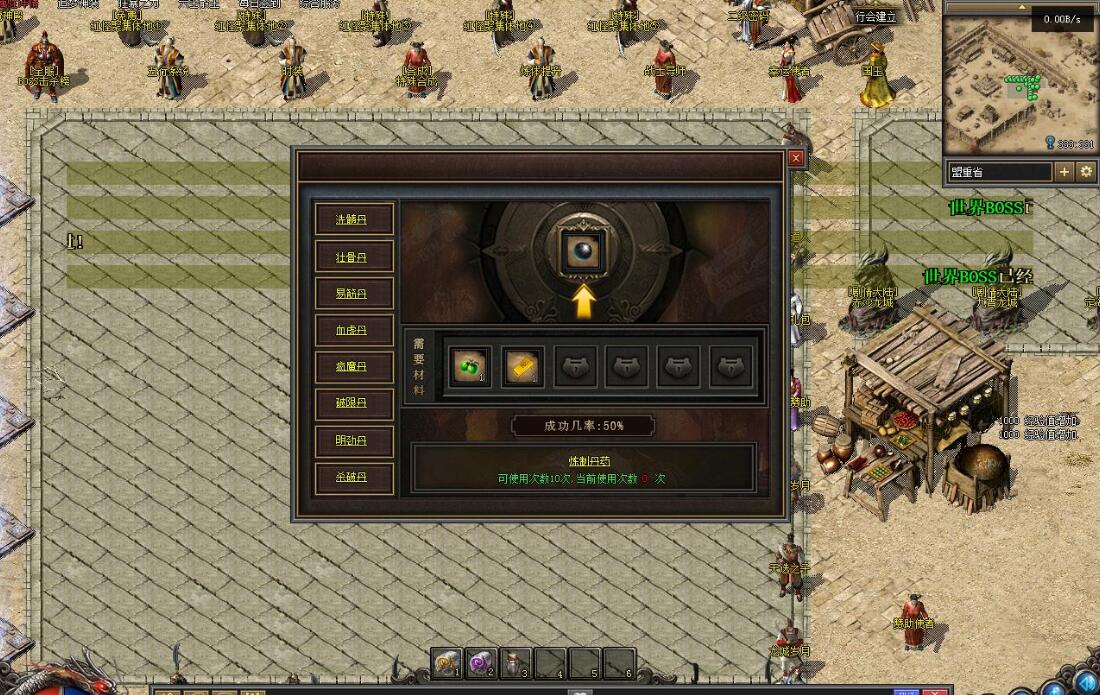
Task: Close the pill refining window
Action: point(796,158)
